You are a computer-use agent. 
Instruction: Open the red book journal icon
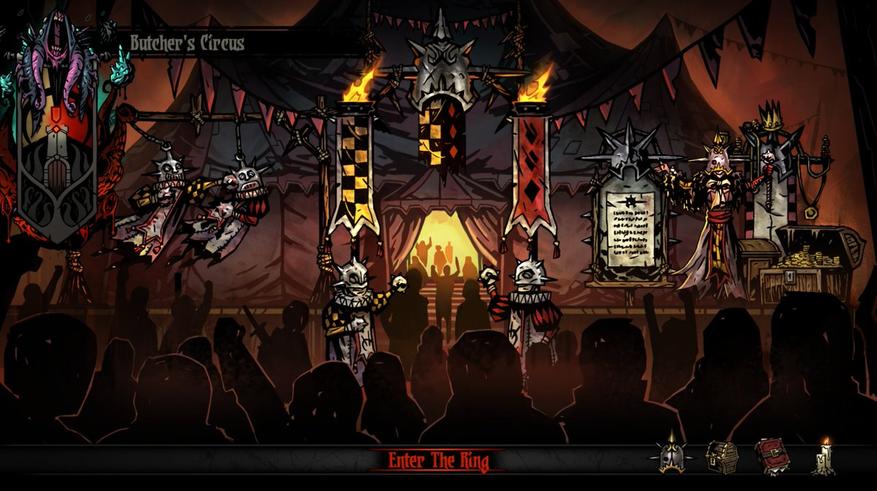[772, 457]
